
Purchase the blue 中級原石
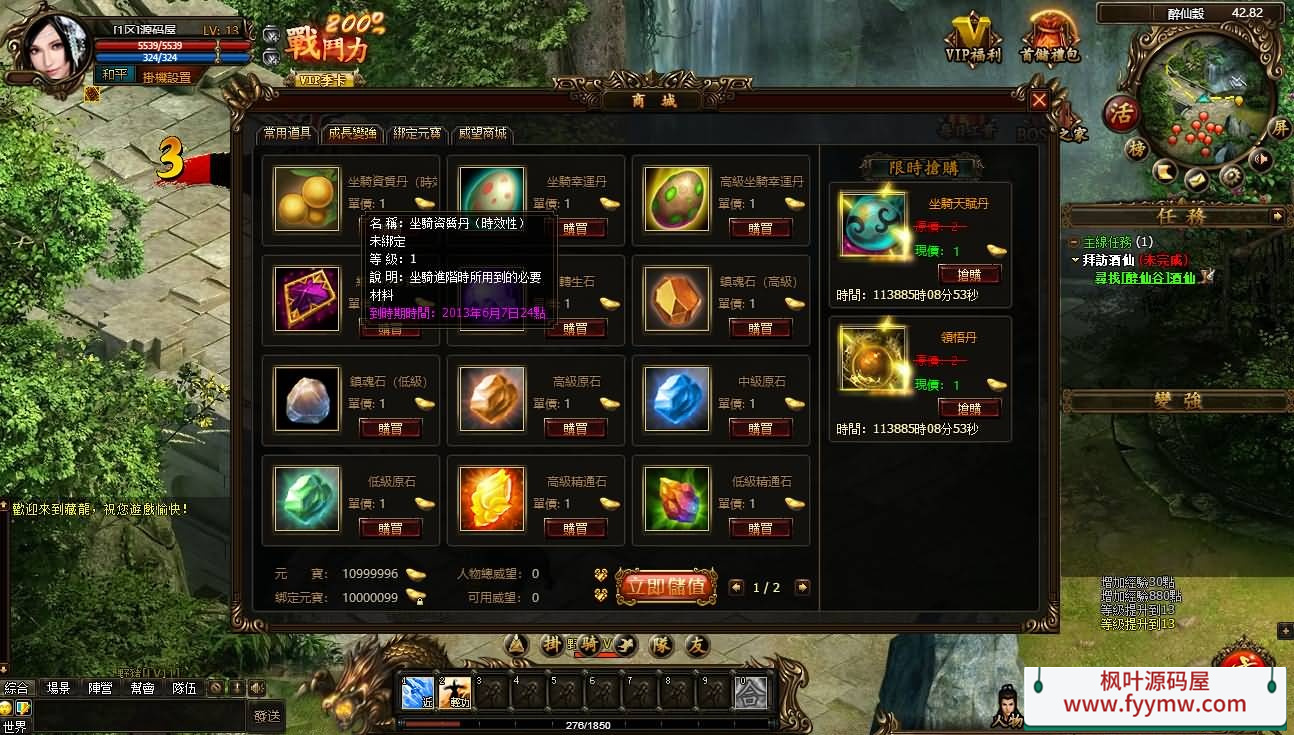(x=760, y=428)
